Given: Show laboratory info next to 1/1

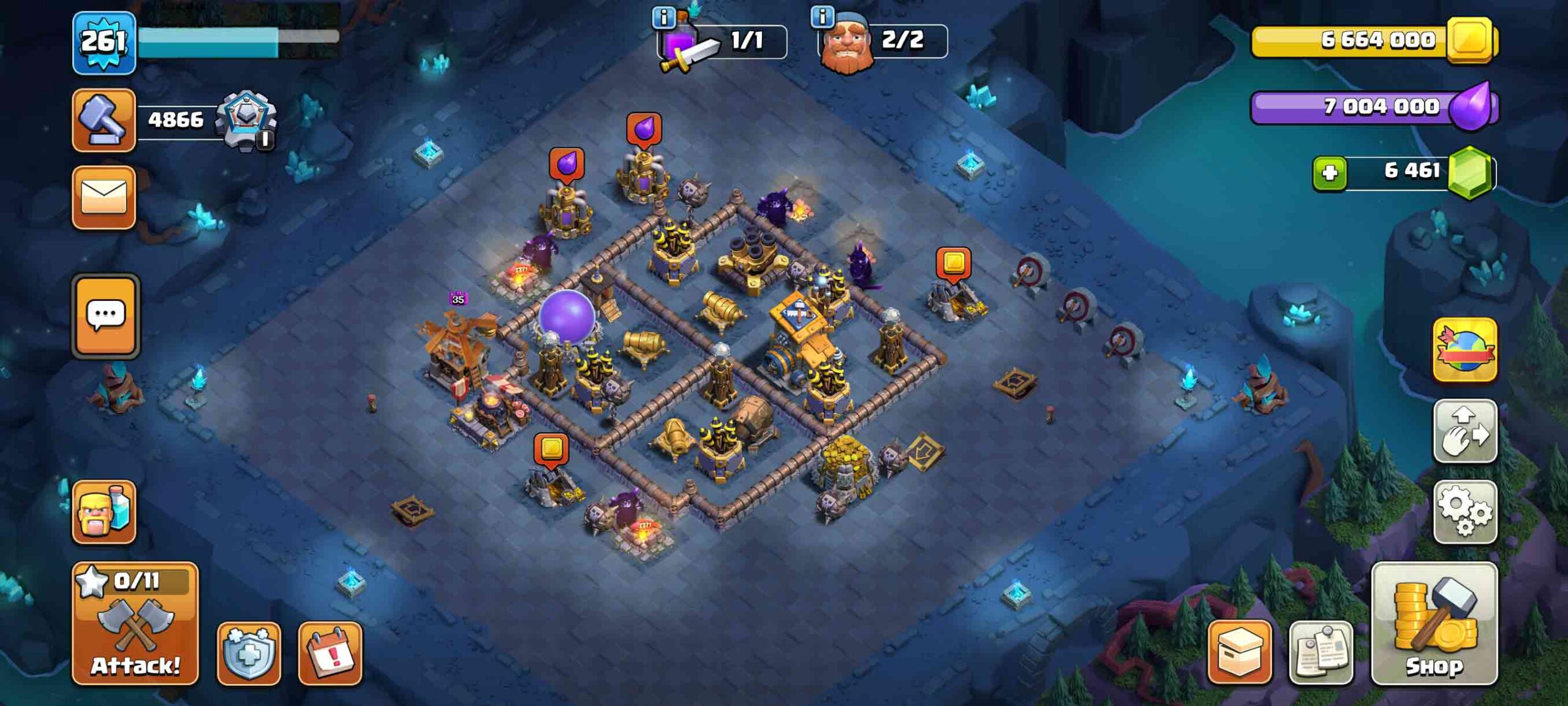Looking at the screenshot, I should 663,17.
